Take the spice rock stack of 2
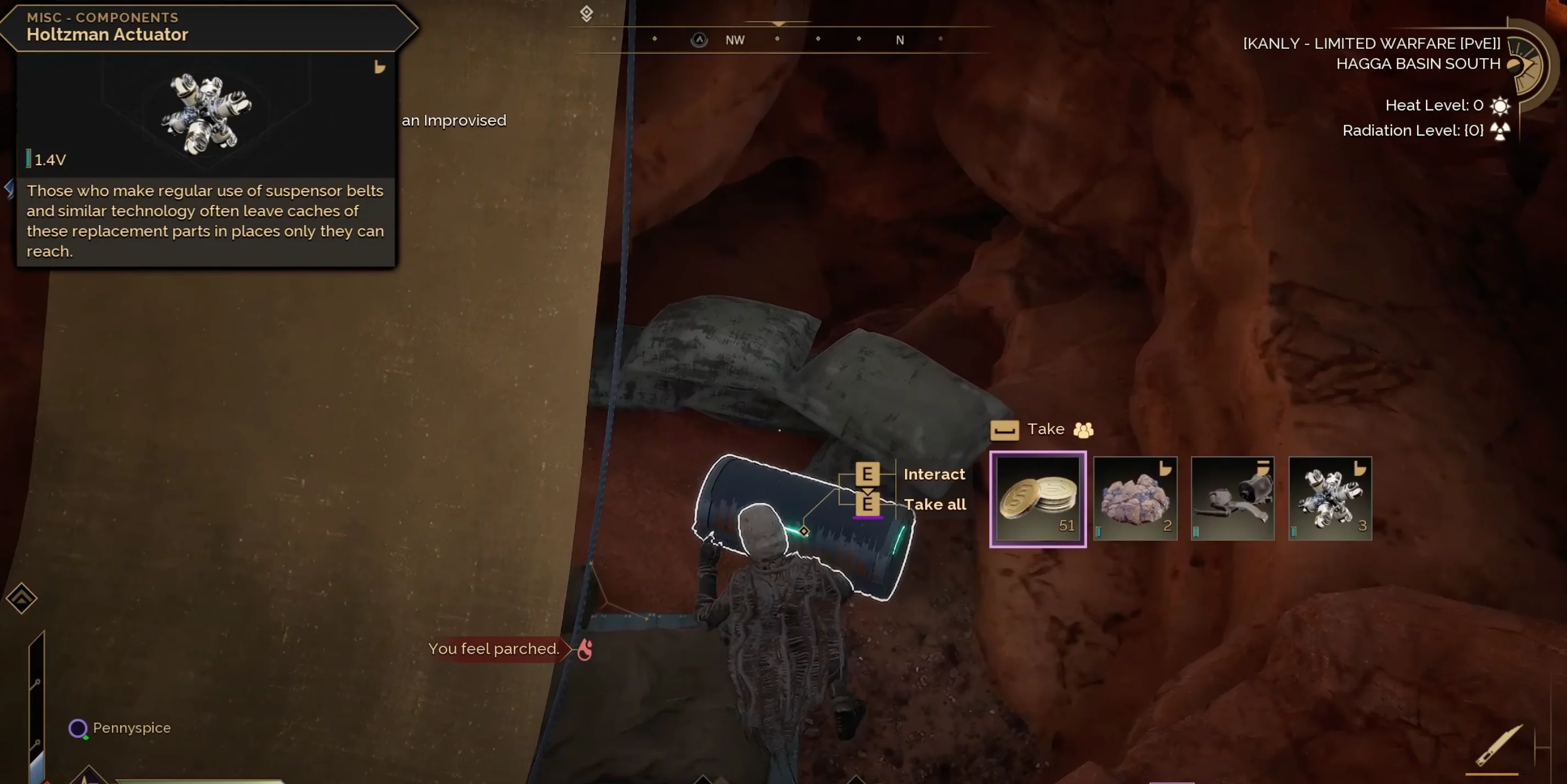The height and width of the screenshot is (784, 1567). 1135,499
